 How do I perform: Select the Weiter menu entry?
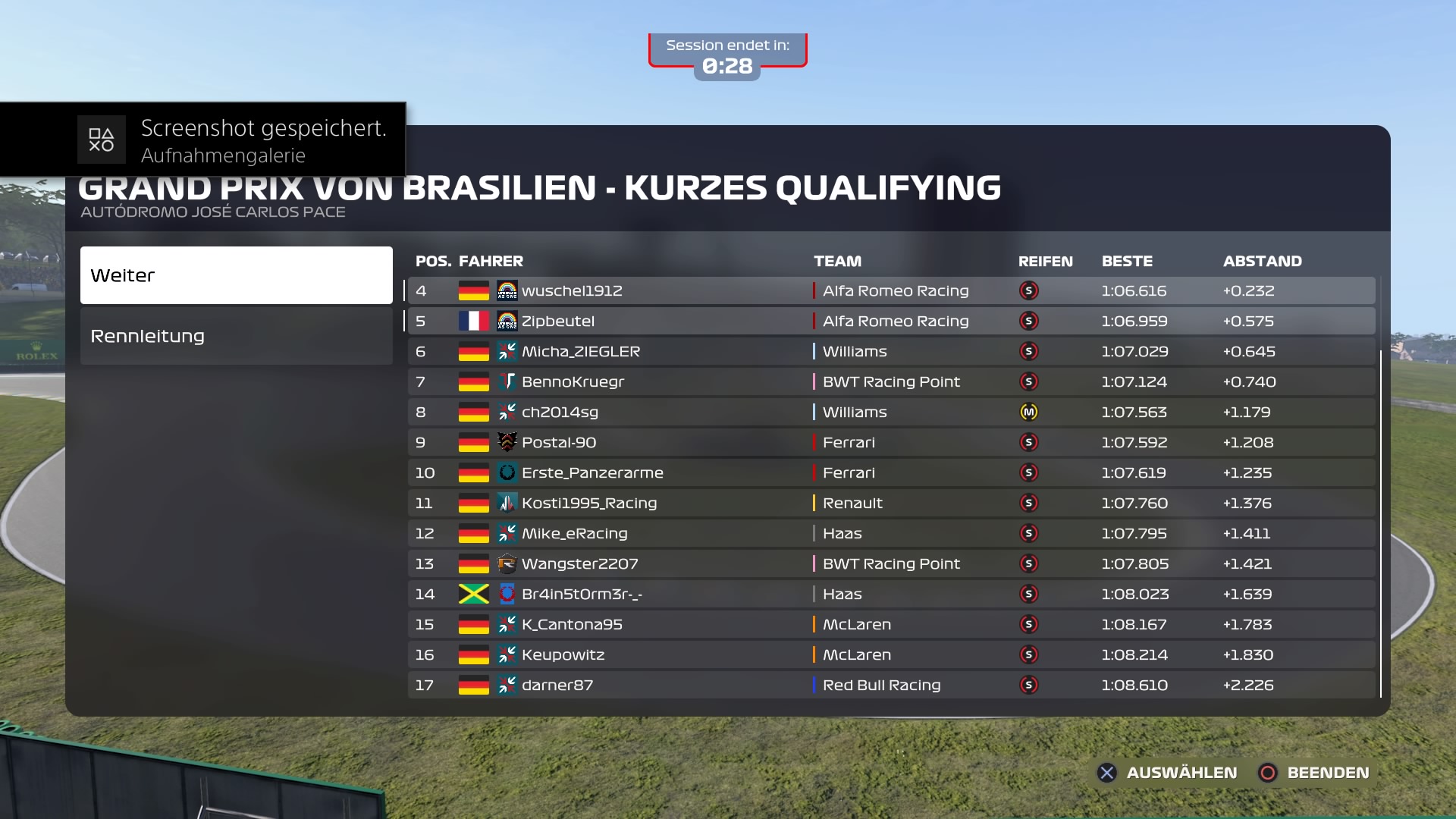pos(236,275)
